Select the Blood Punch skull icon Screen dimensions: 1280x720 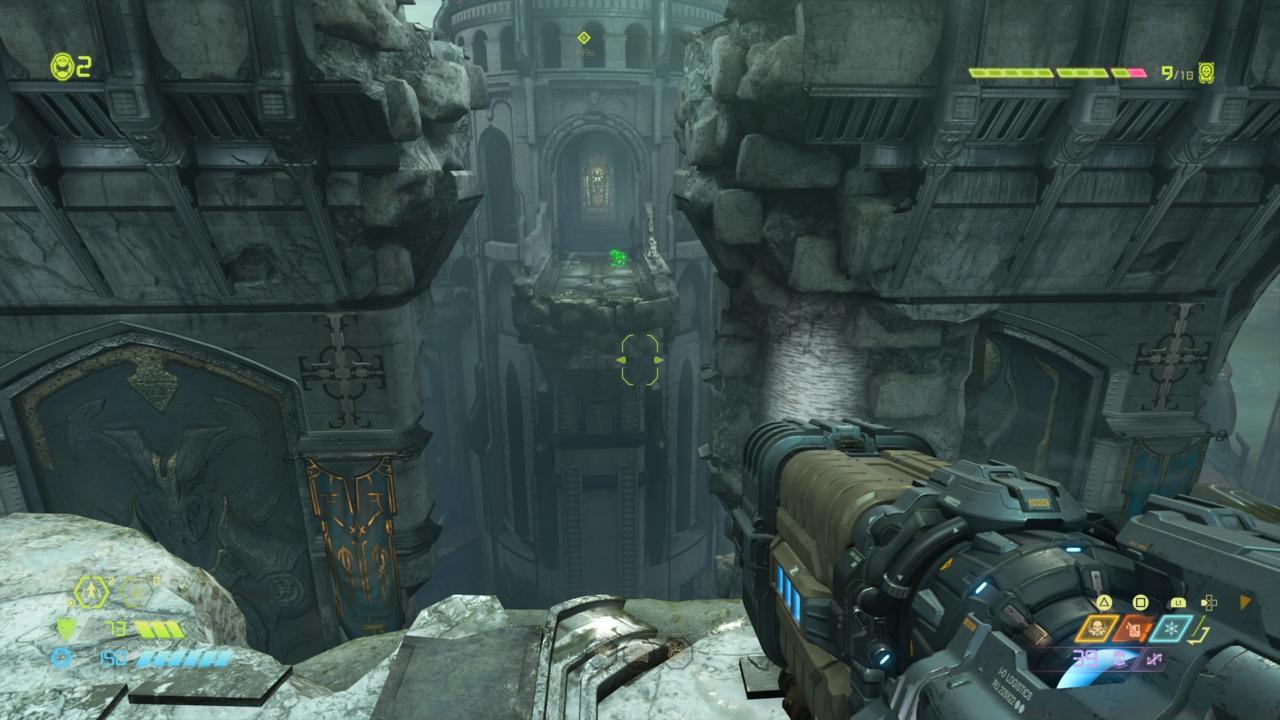point(1097,628)
